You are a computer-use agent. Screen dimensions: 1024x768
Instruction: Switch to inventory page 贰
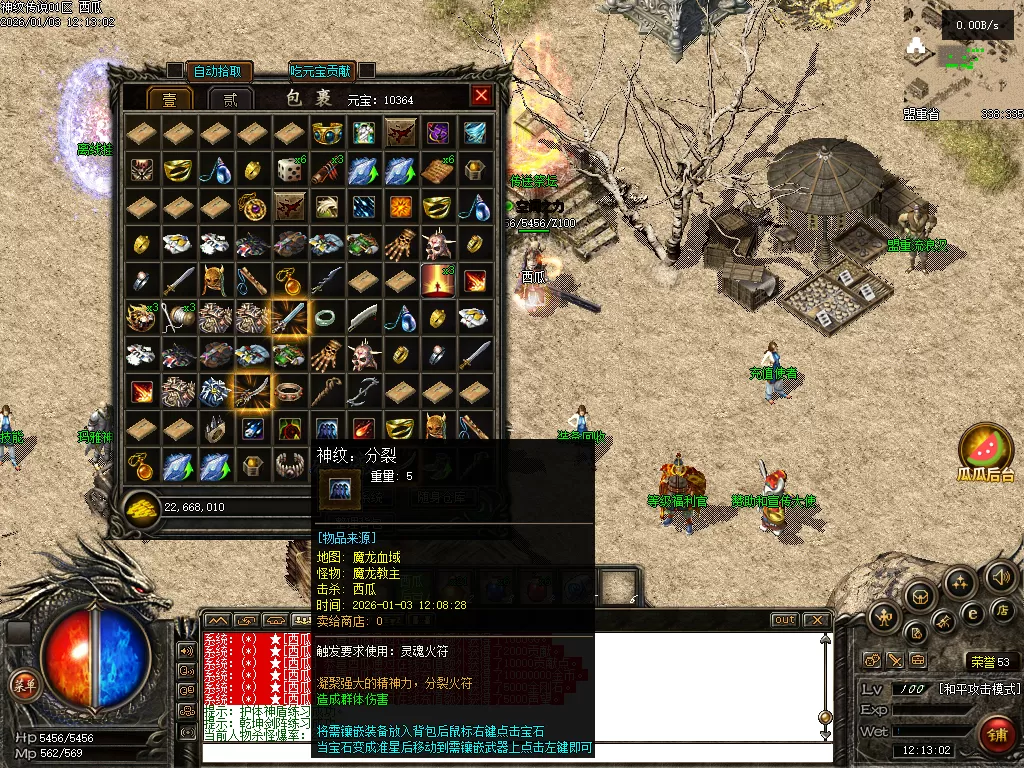pyautogui.click(x=230, y=99)
